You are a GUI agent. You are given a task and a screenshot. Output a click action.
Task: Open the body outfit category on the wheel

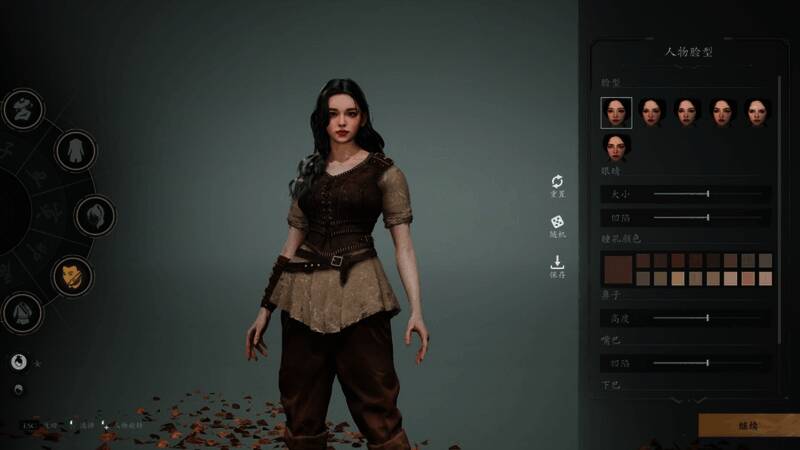pyautogui.click(x=73, y=151)
